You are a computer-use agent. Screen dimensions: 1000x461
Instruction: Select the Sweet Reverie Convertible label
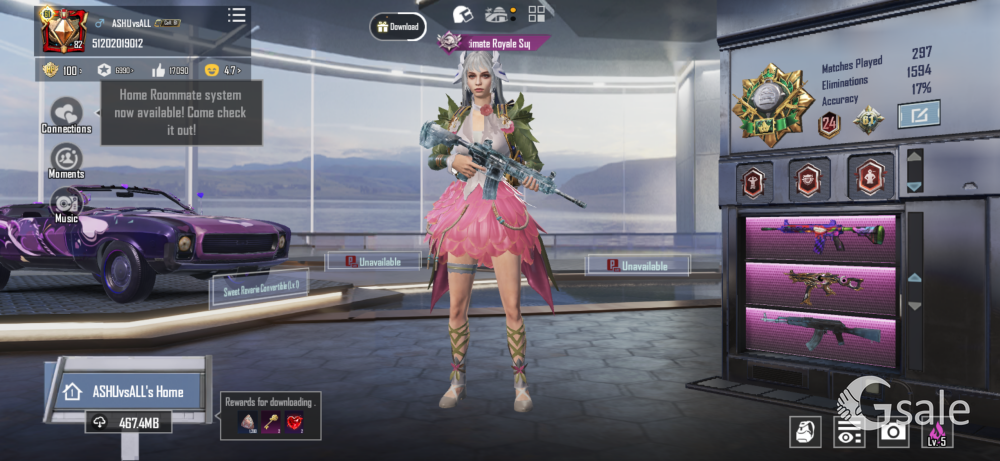coord(258,288)
